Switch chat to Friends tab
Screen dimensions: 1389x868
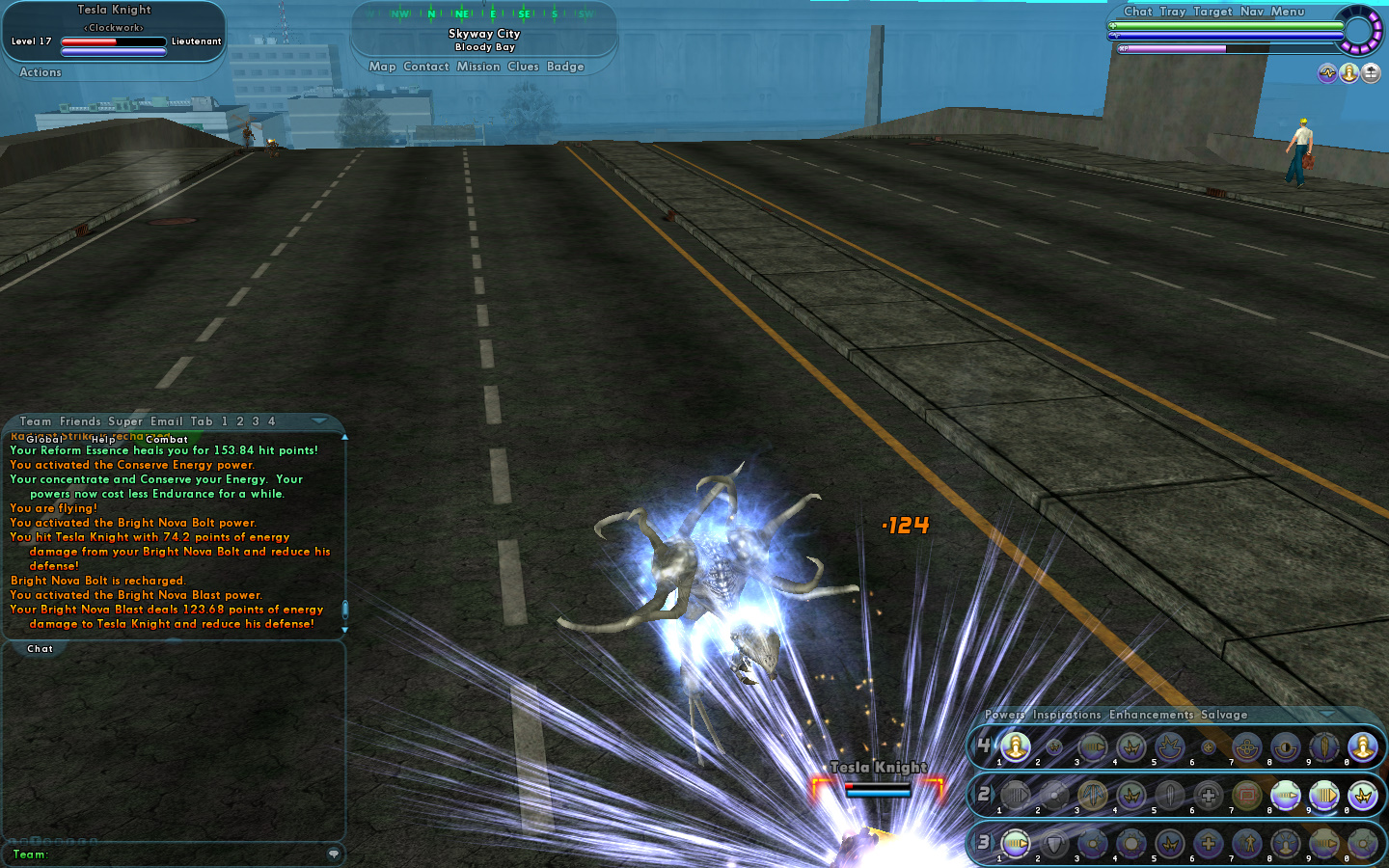click(x=80, y=421)
